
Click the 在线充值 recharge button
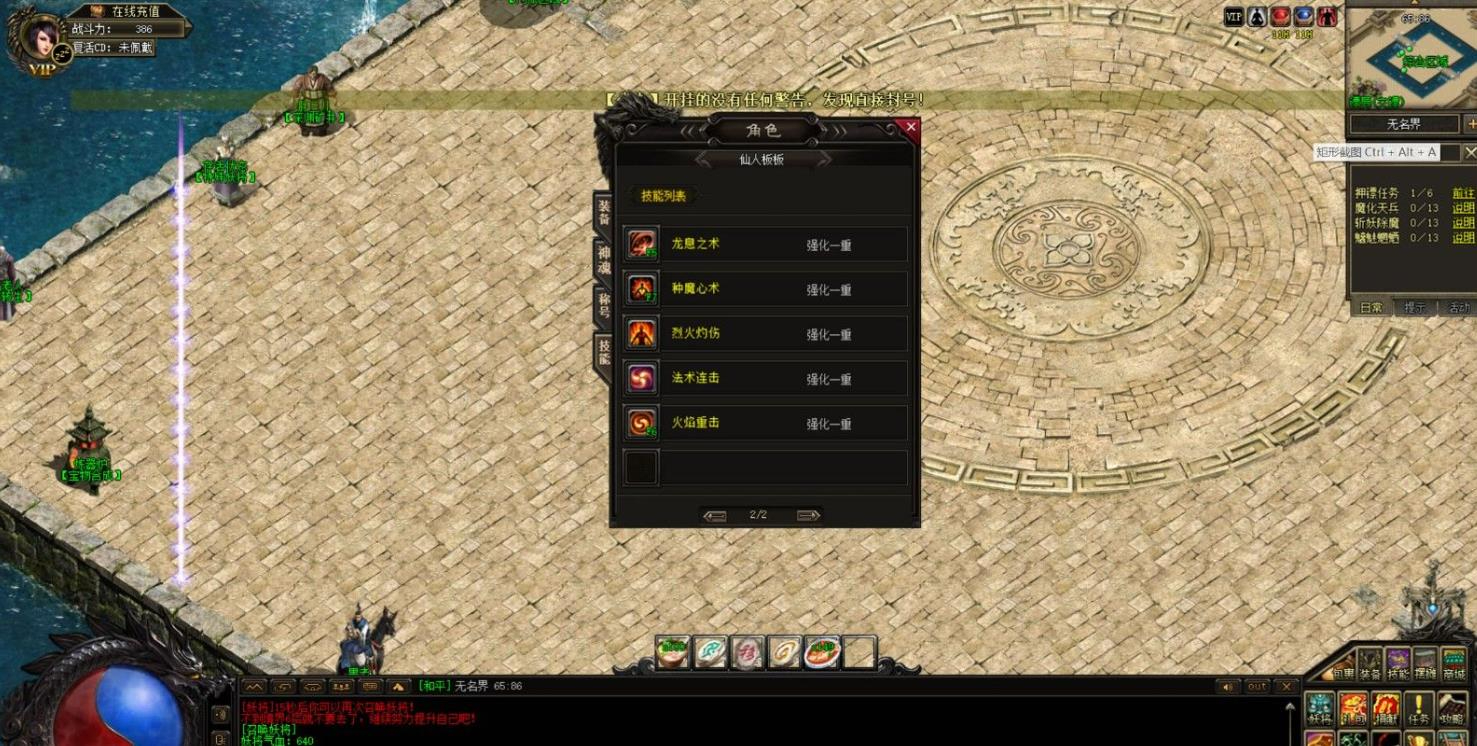point(134,11)
